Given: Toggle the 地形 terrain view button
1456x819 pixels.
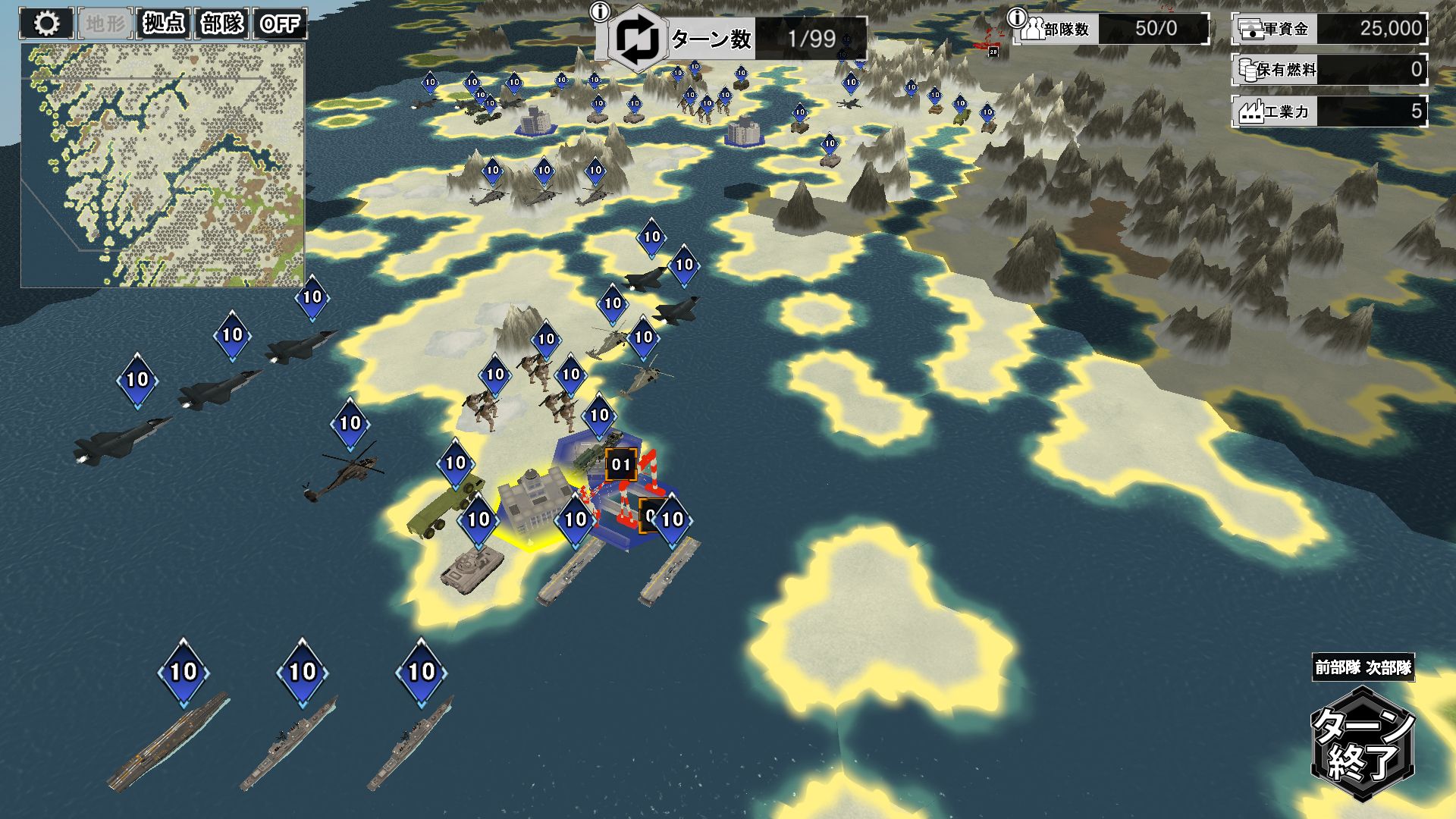Looking at the screenshot, I should tap(105, 24).
